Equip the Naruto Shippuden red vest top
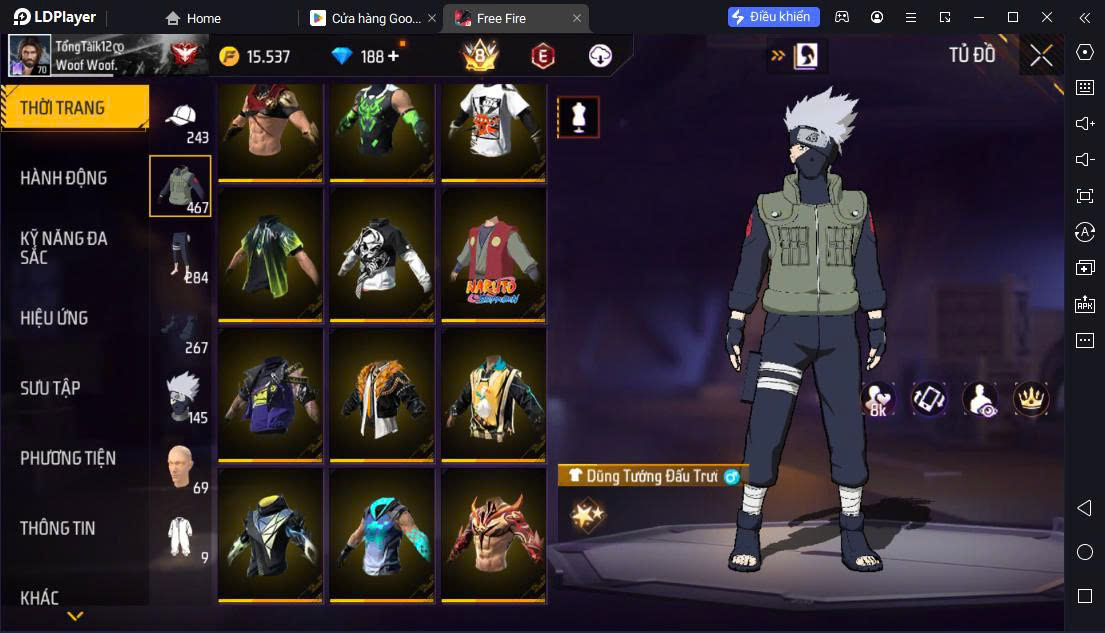 pos(493,254)
